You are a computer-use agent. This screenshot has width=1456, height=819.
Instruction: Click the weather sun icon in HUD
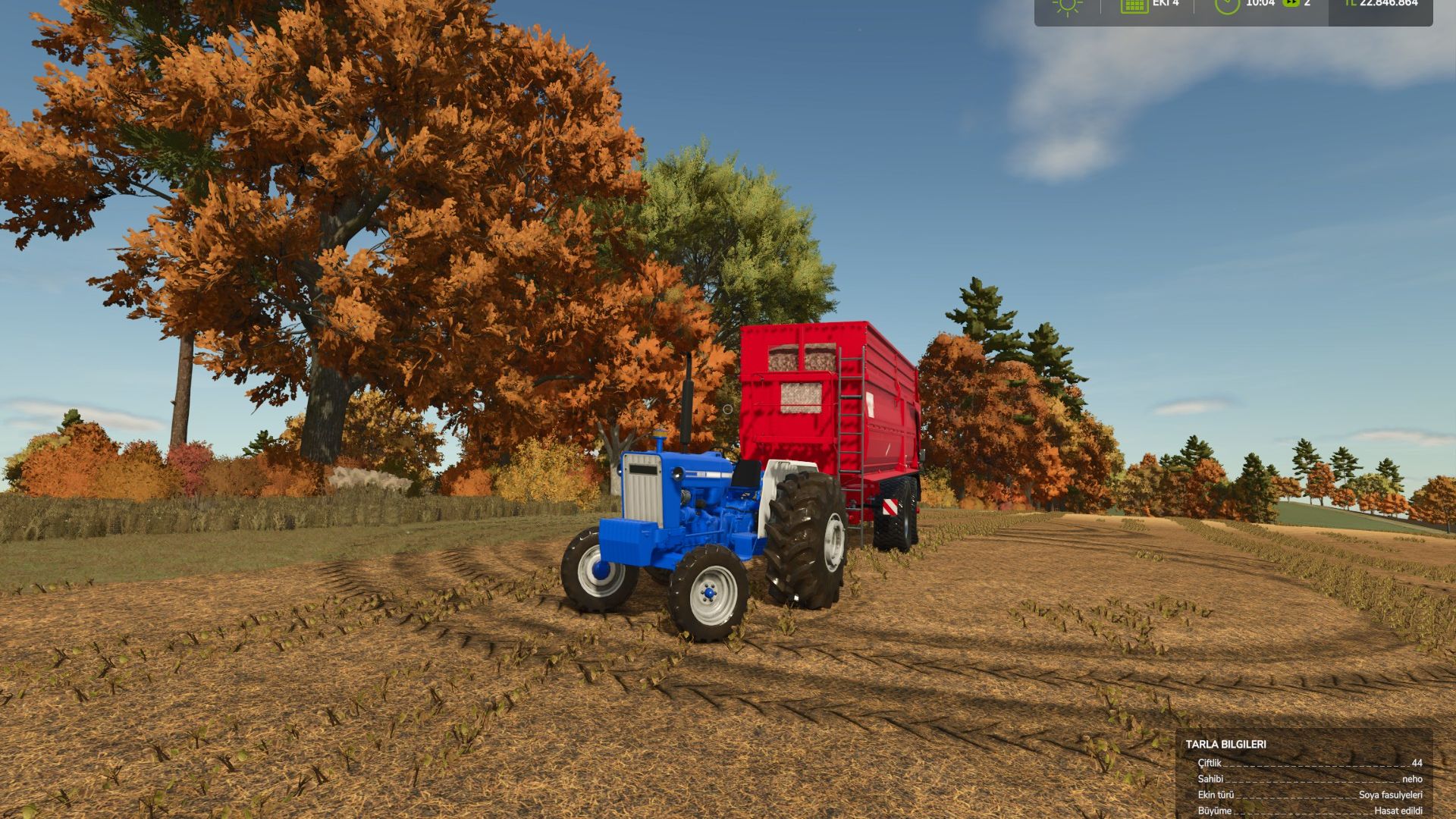pyautogui.click(x=1067, y=5)
